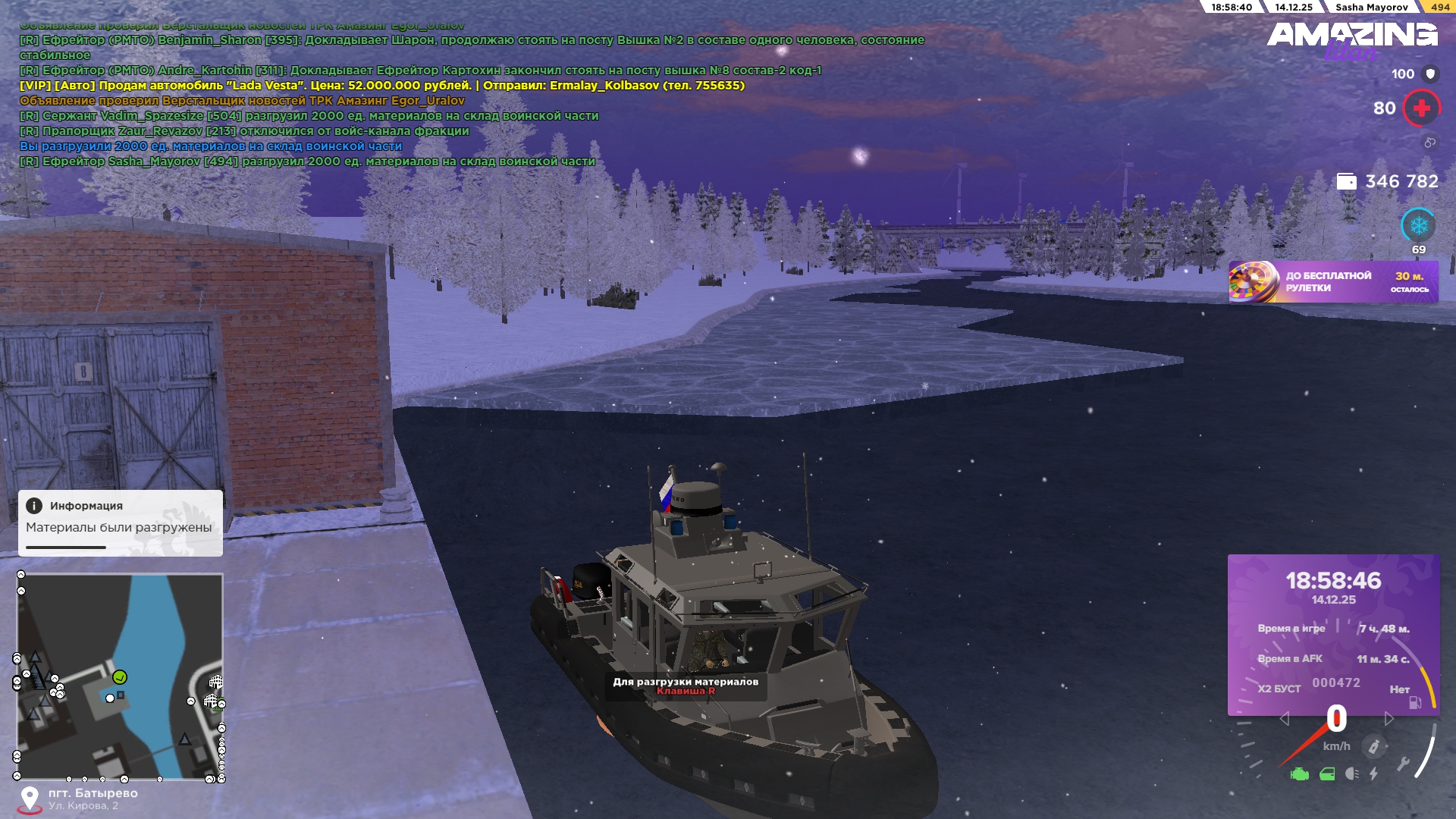The width and height of the screenshot is (1456, 819).
Task: Click the location pin icon by Батырево
Action: [x=30, y=799]
